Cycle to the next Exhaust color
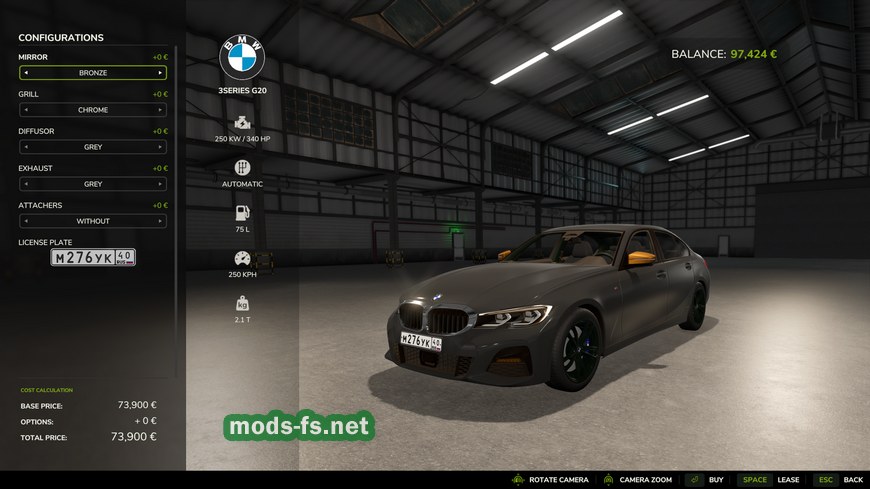870x489 pixels. [x=160, y=184]
